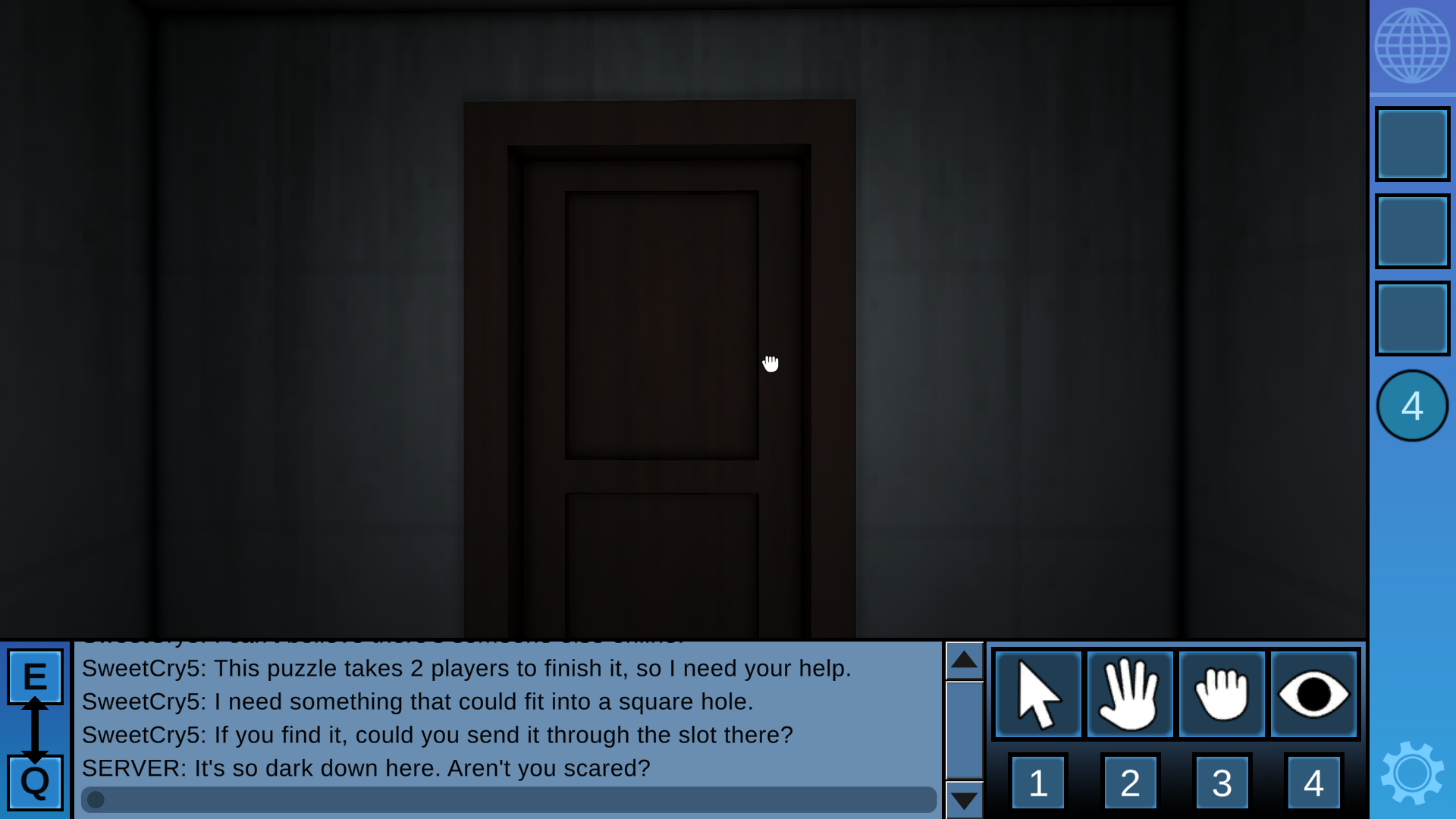Click the round number 4 badge
Screen dimensions: 1456x819
tap(1412, 405)
